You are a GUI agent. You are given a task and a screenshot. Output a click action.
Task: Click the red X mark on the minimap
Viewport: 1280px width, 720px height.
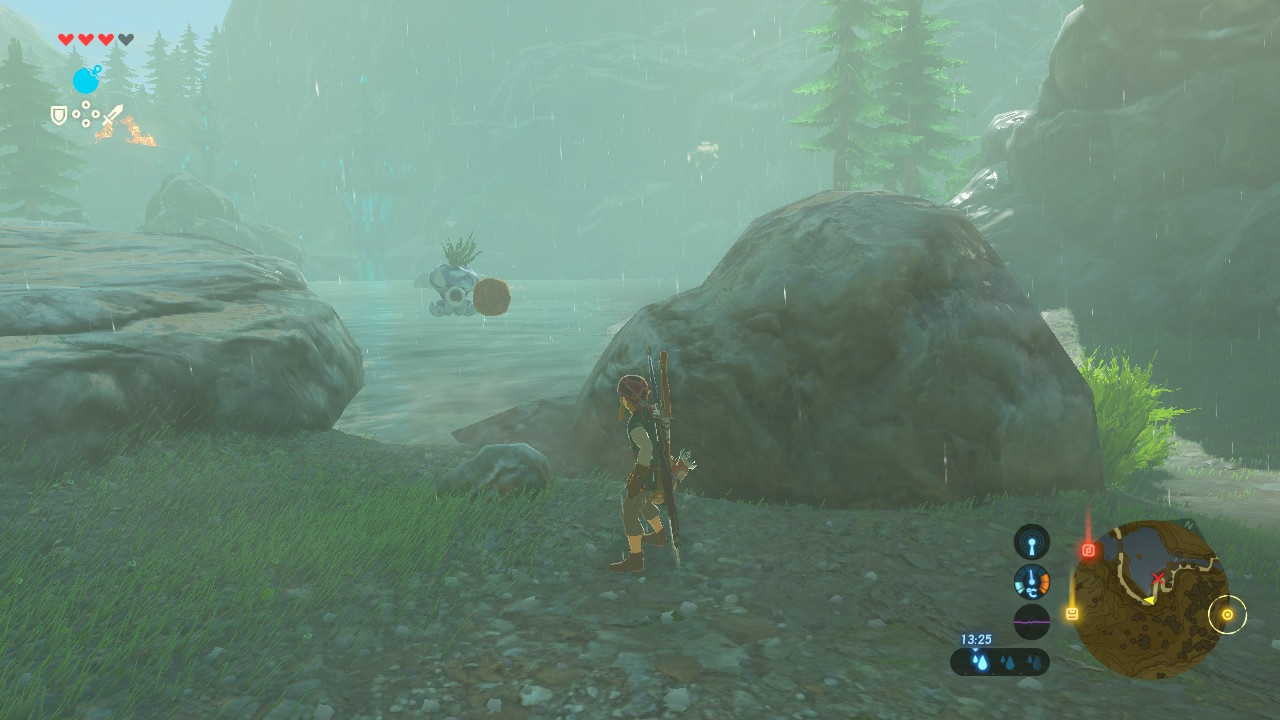[x=1158, y=577]
